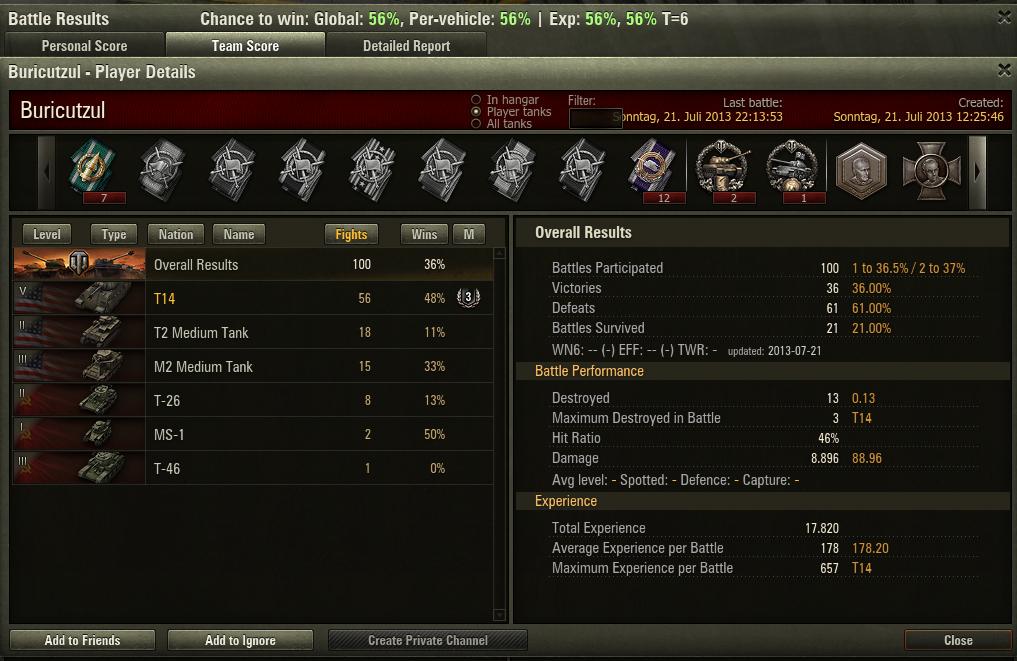Add player to Ignore list
1017x661 pixels.
[x=240, y=640]
